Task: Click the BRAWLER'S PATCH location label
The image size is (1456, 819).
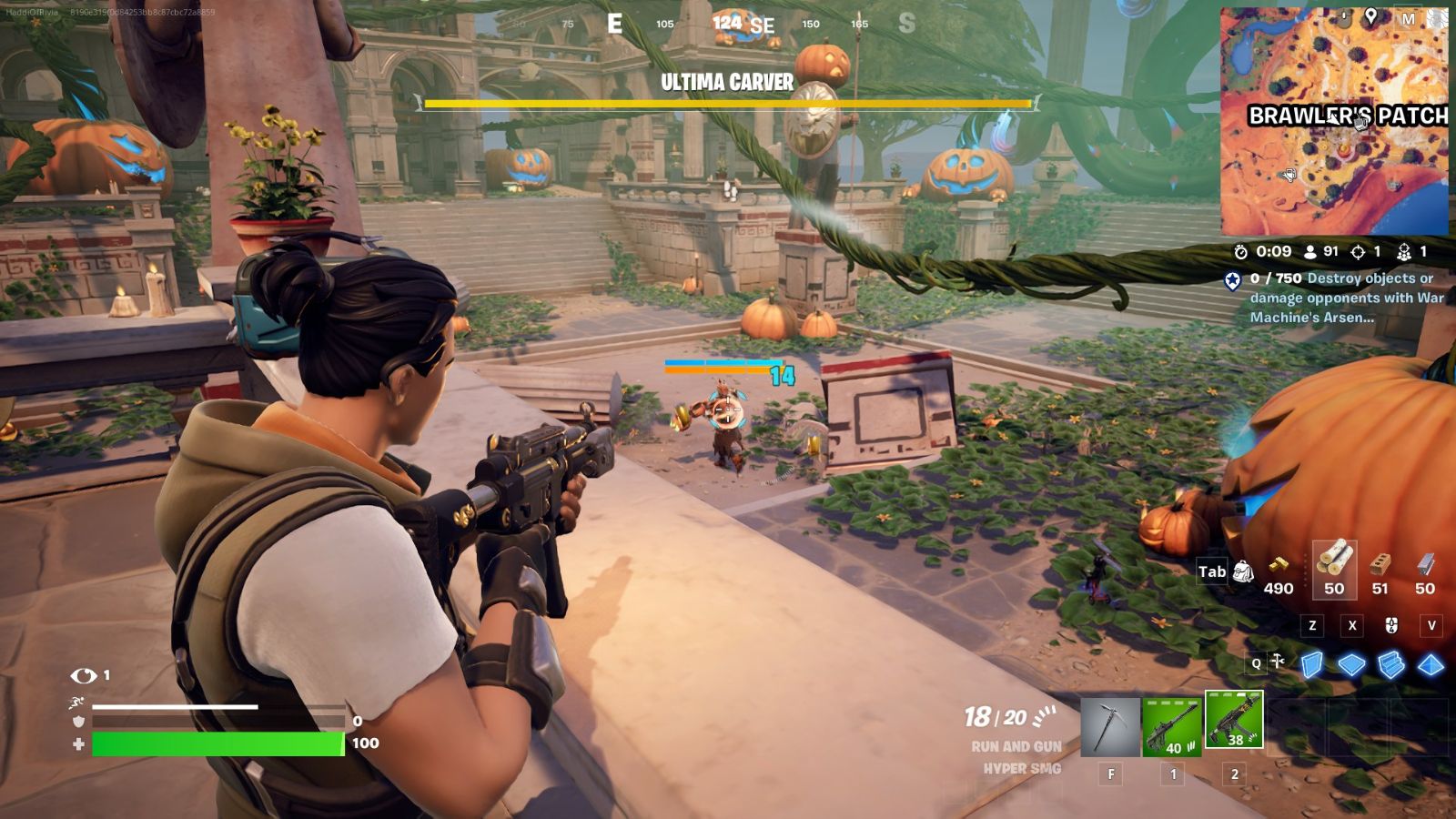Action: coord(1350,116)
